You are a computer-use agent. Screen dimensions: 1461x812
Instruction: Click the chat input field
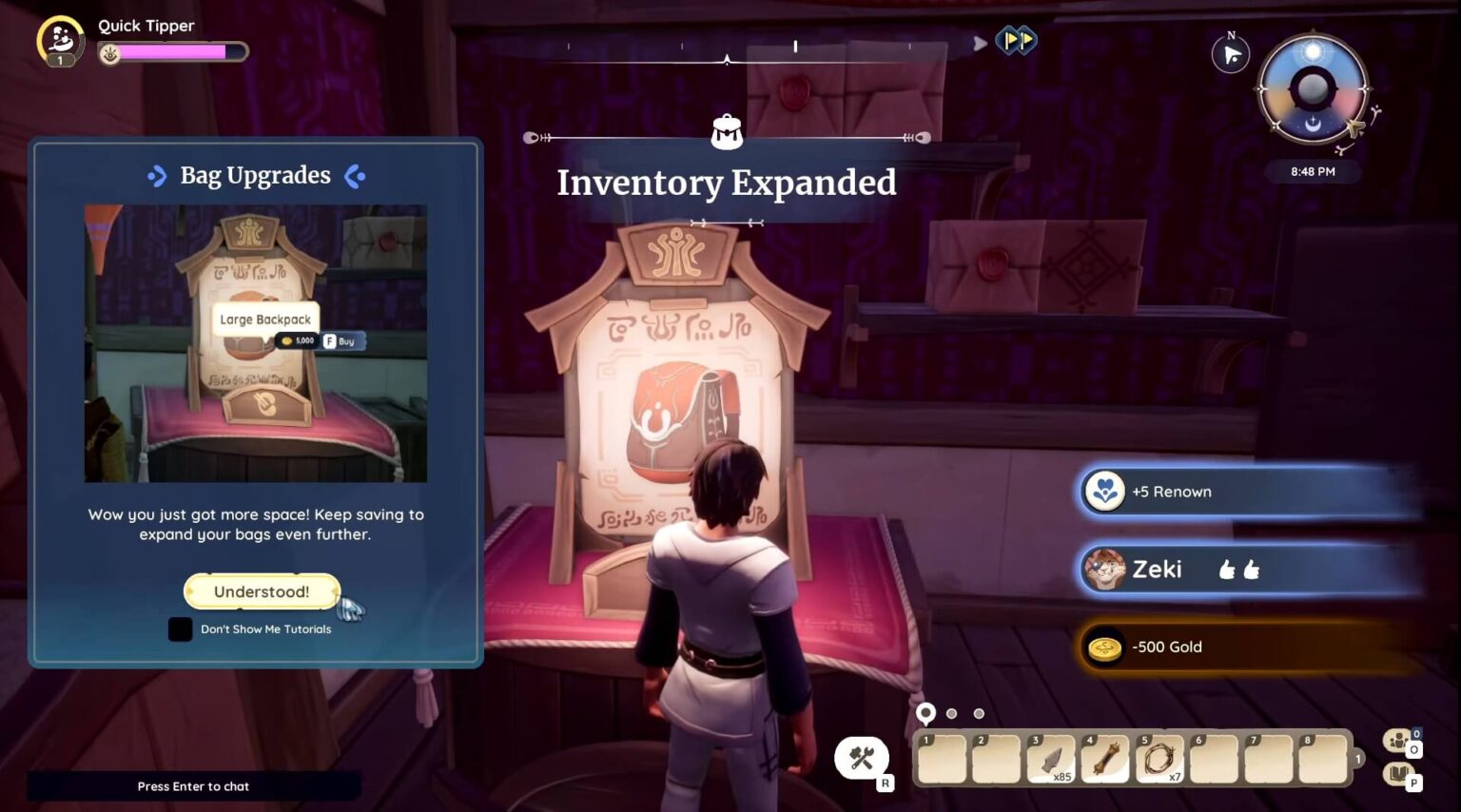193,786
